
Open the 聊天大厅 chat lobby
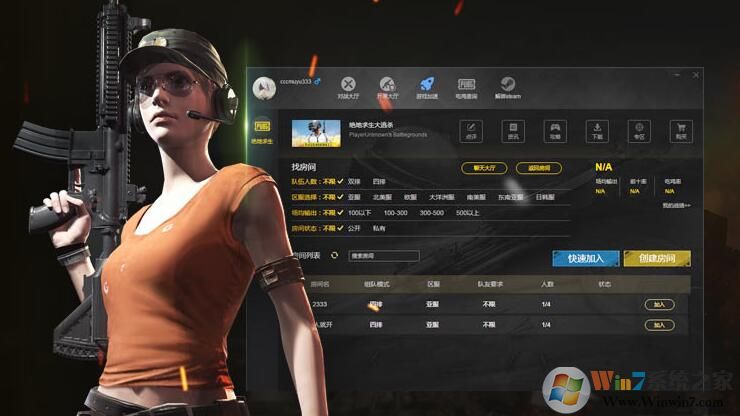485,168
